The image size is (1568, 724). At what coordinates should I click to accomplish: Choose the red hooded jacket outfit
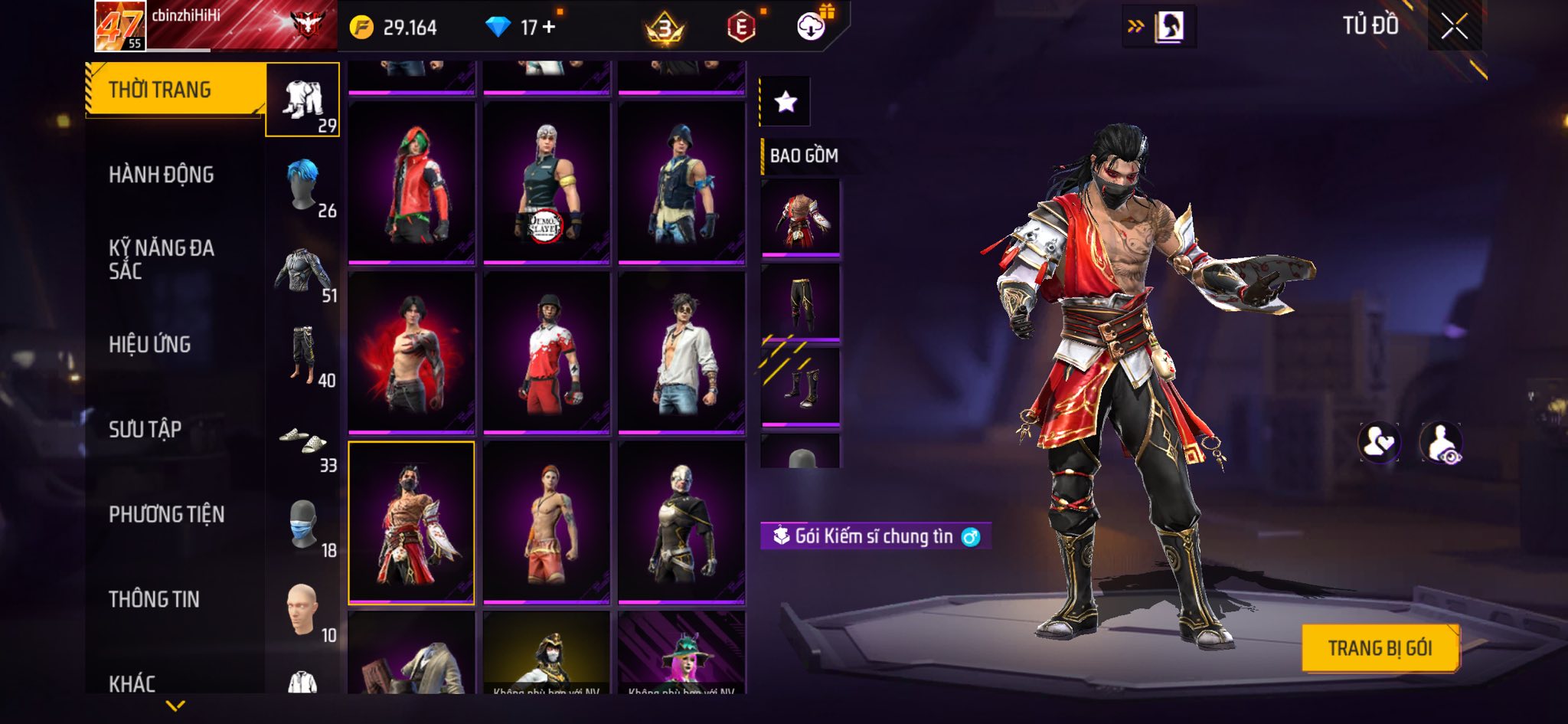pyautogui.click(x=411, y=184)
